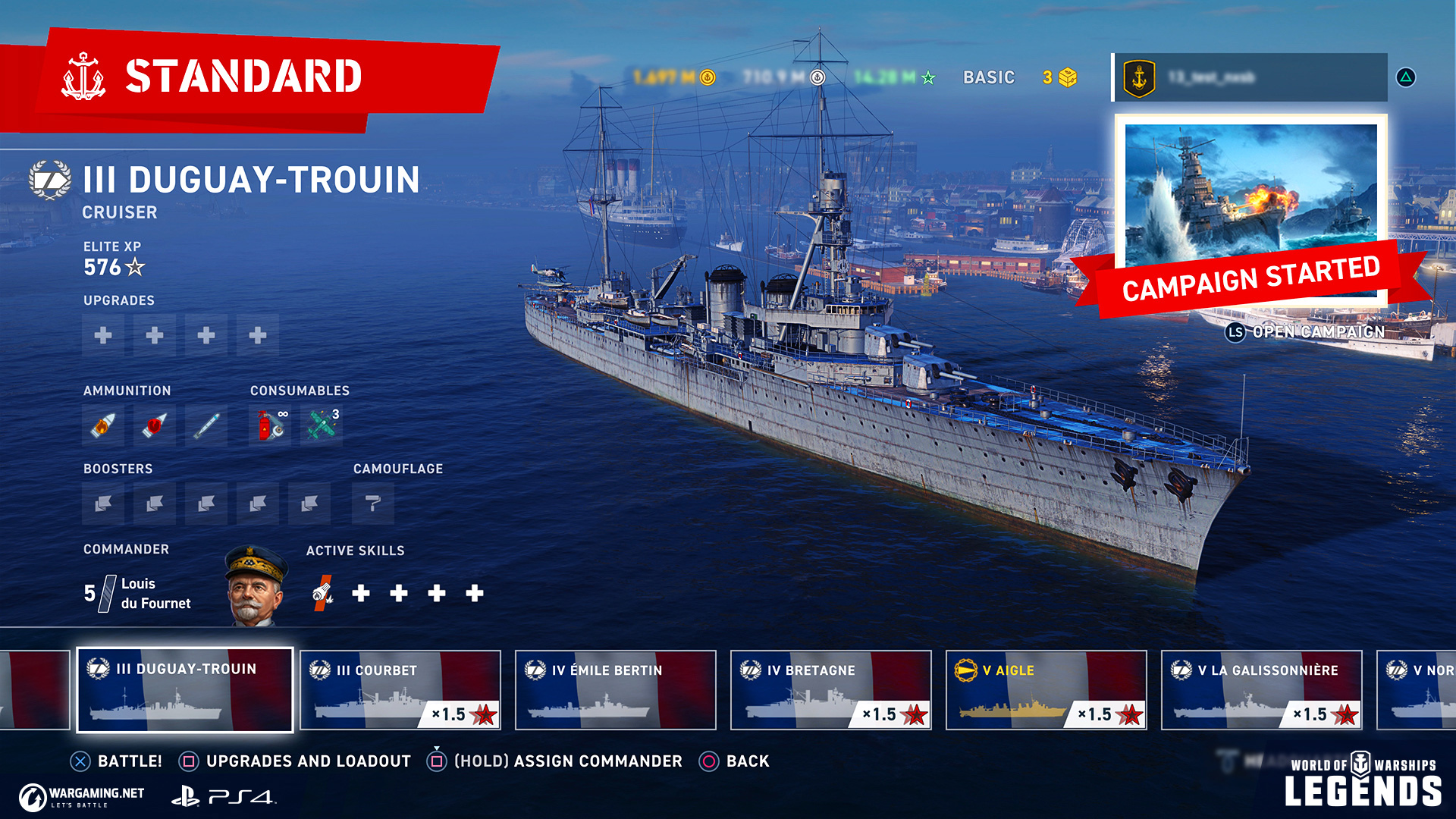Open the damage control fire extinguisher consumable
1456x819 pixels.
(270, 425)
